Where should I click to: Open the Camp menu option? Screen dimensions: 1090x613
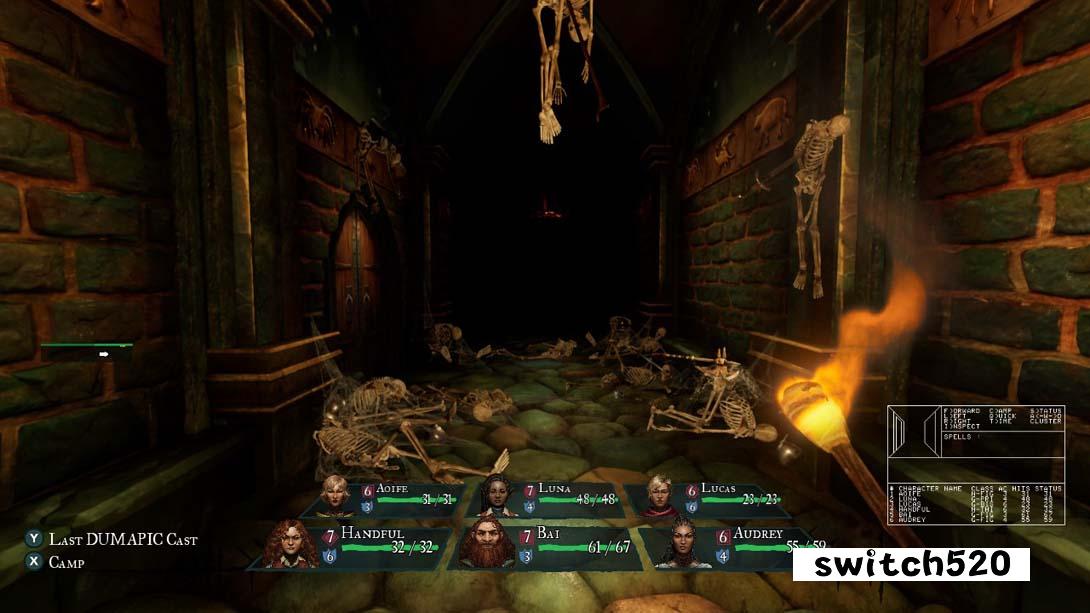tap(66, 562)
